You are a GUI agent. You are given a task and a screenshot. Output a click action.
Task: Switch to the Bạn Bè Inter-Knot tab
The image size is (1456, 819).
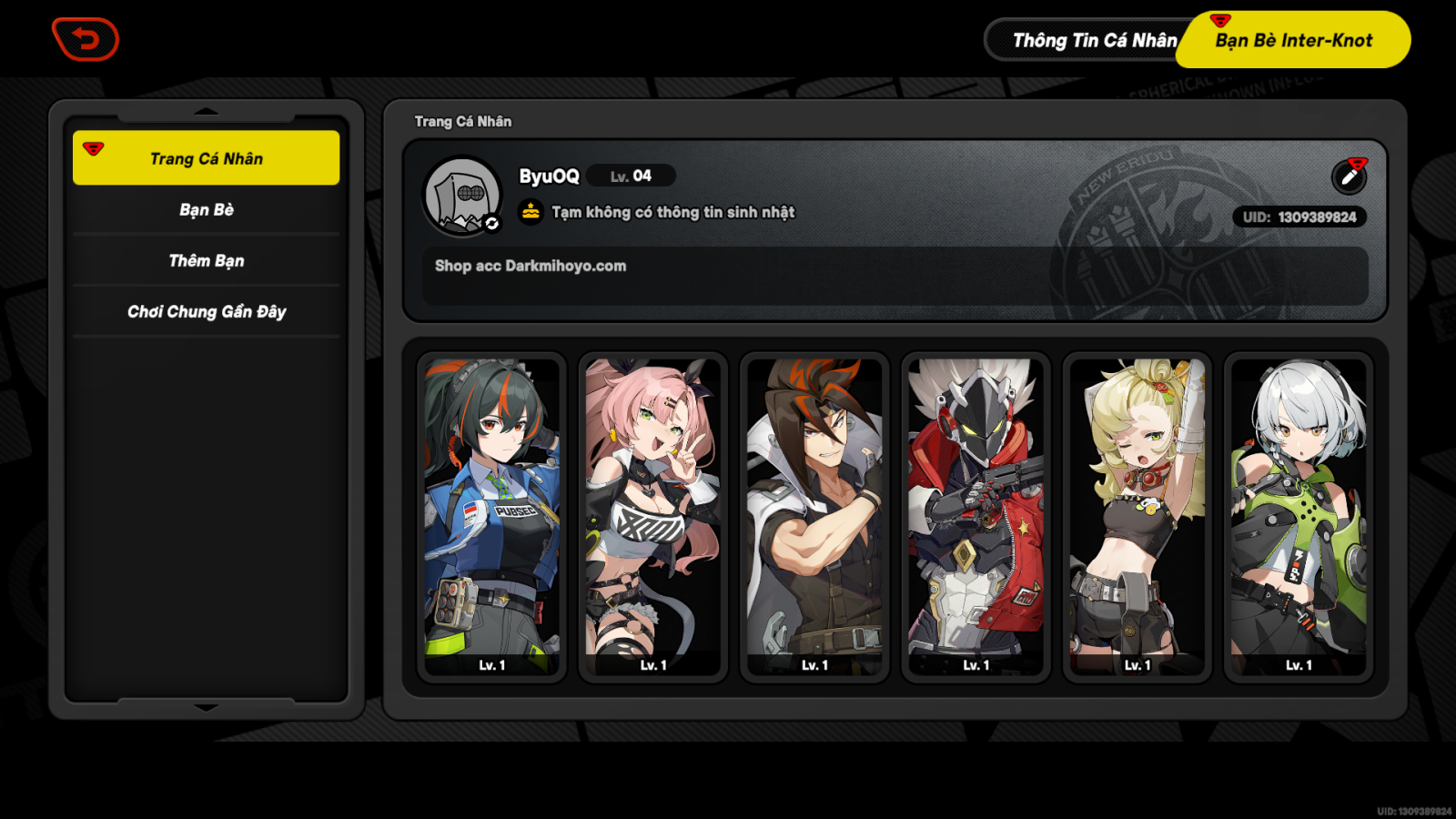[x=1292, y=40]
